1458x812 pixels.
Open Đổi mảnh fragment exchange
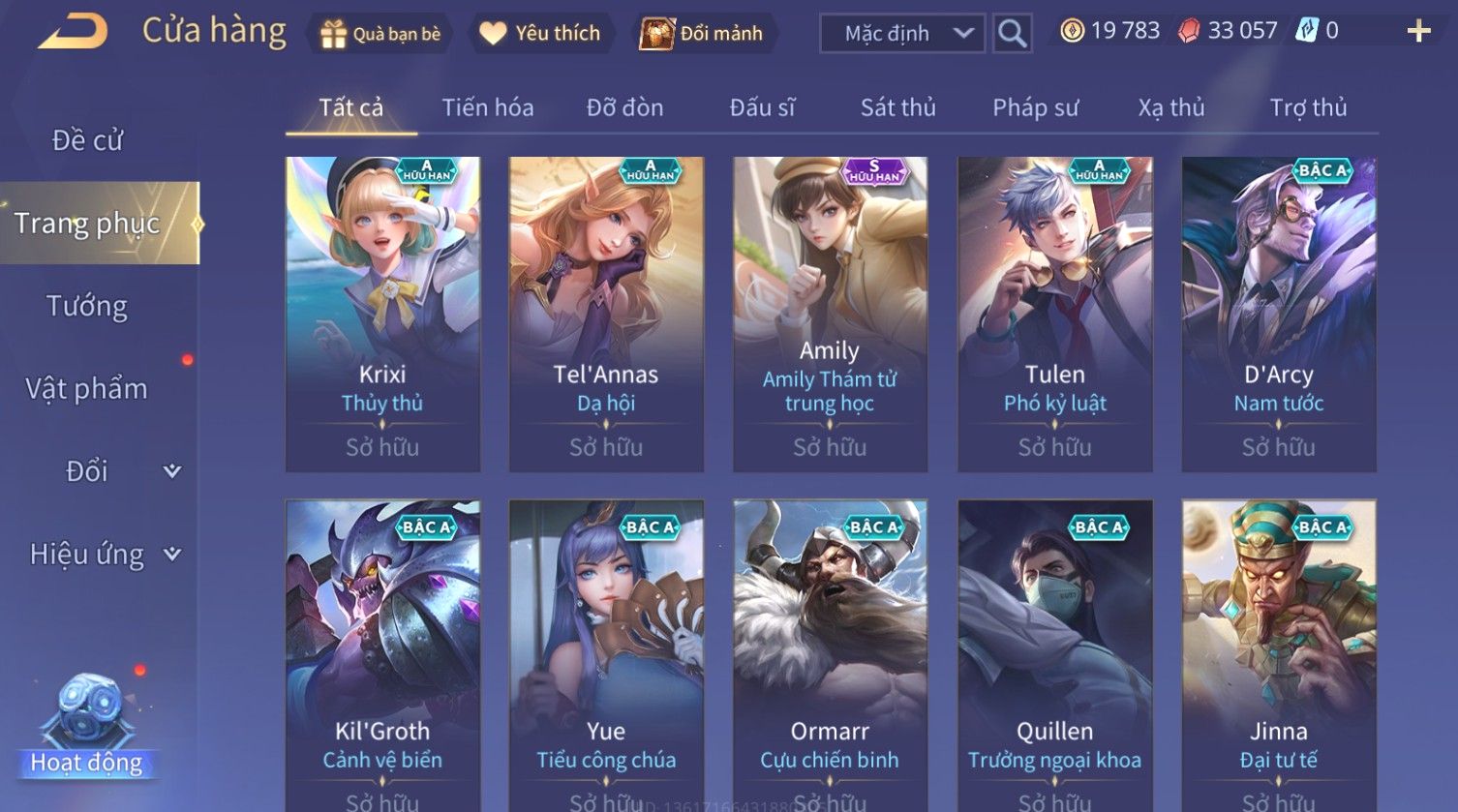coord(702,34)
